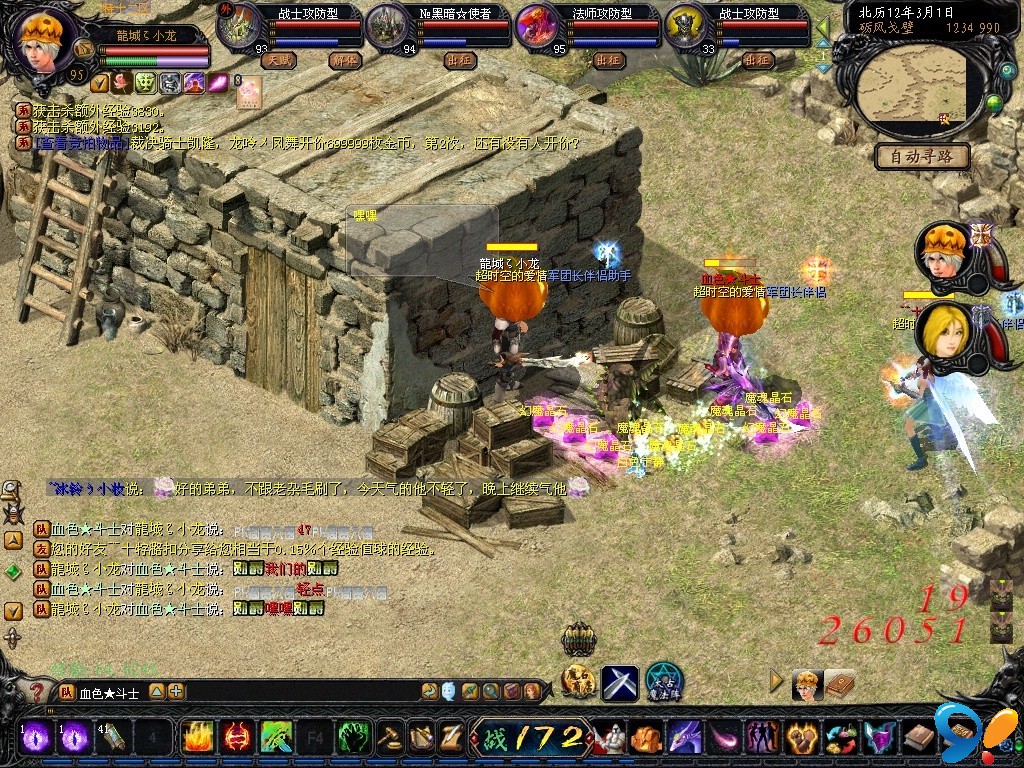Activate the crossed swords attack icon

pos(619,682)
